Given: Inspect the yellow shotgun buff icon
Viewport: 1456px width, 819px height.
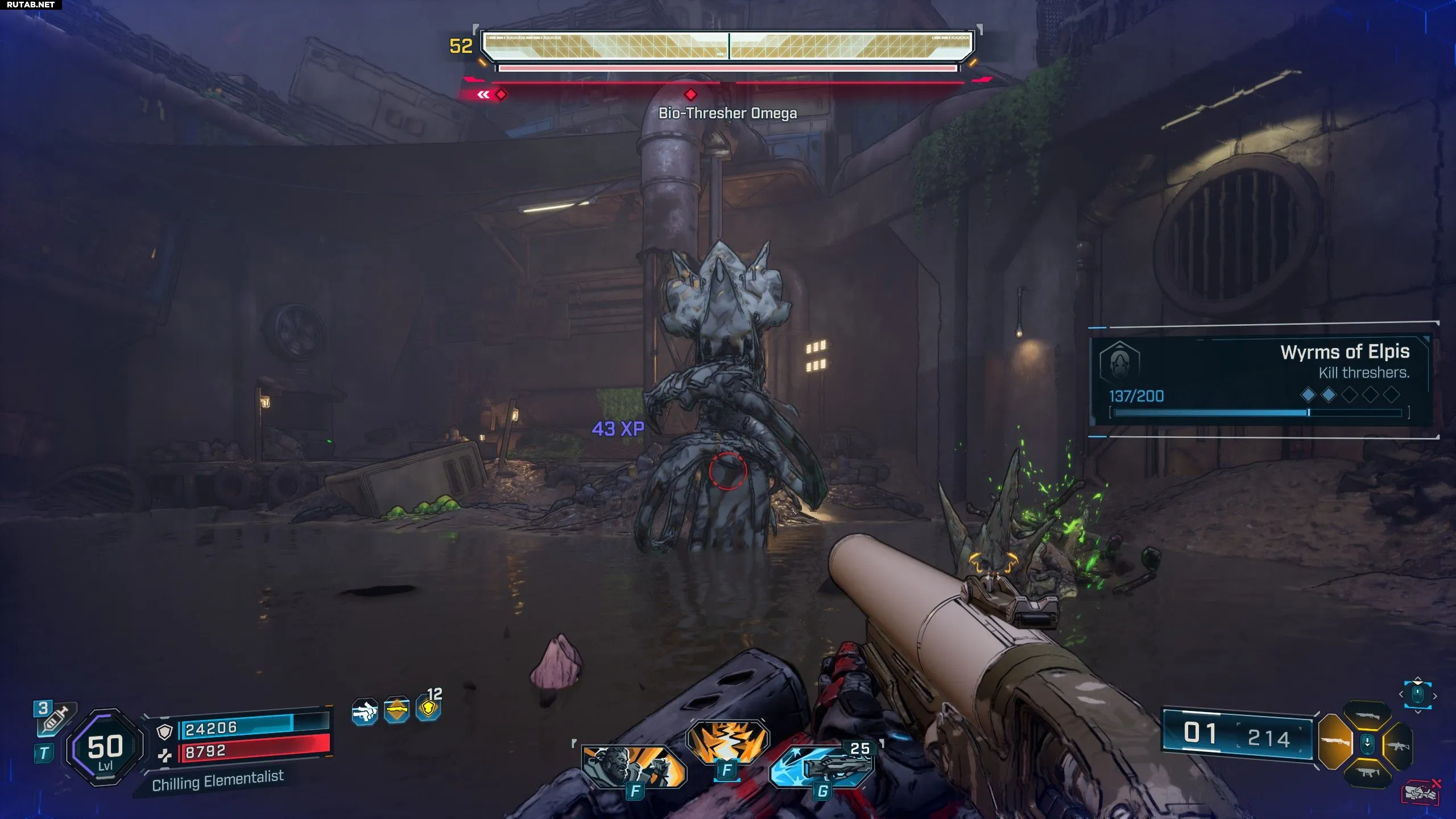Looking at the screenshot, I should [x=396, y=710].
